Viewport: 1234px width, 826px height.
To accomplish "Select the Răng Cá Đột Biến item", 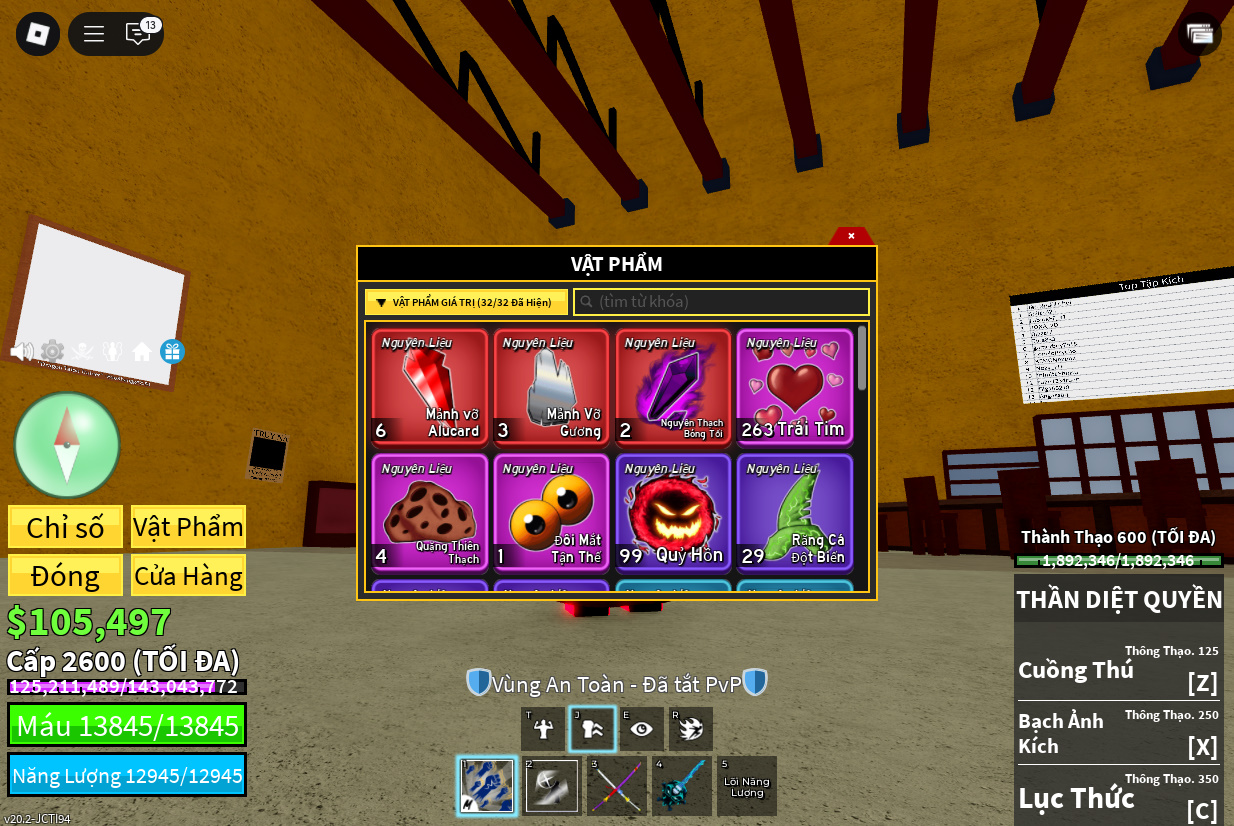I will click(795, 512).
